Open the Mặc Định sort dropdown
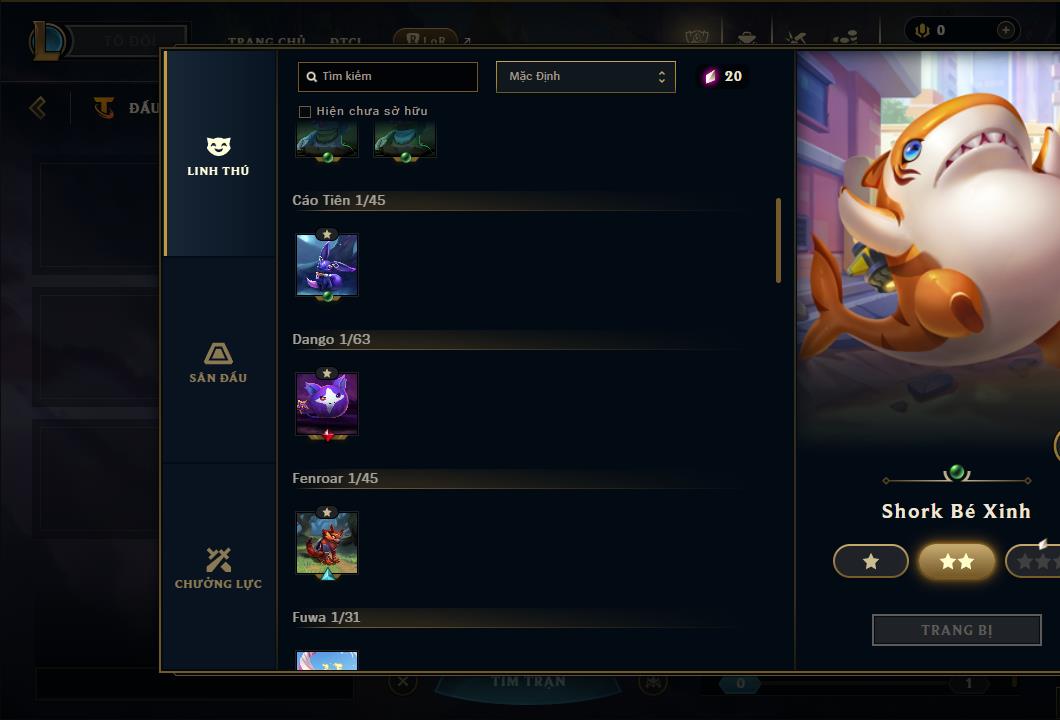The width and height of the screenshot is (1060, 720). tap(585, 77)
